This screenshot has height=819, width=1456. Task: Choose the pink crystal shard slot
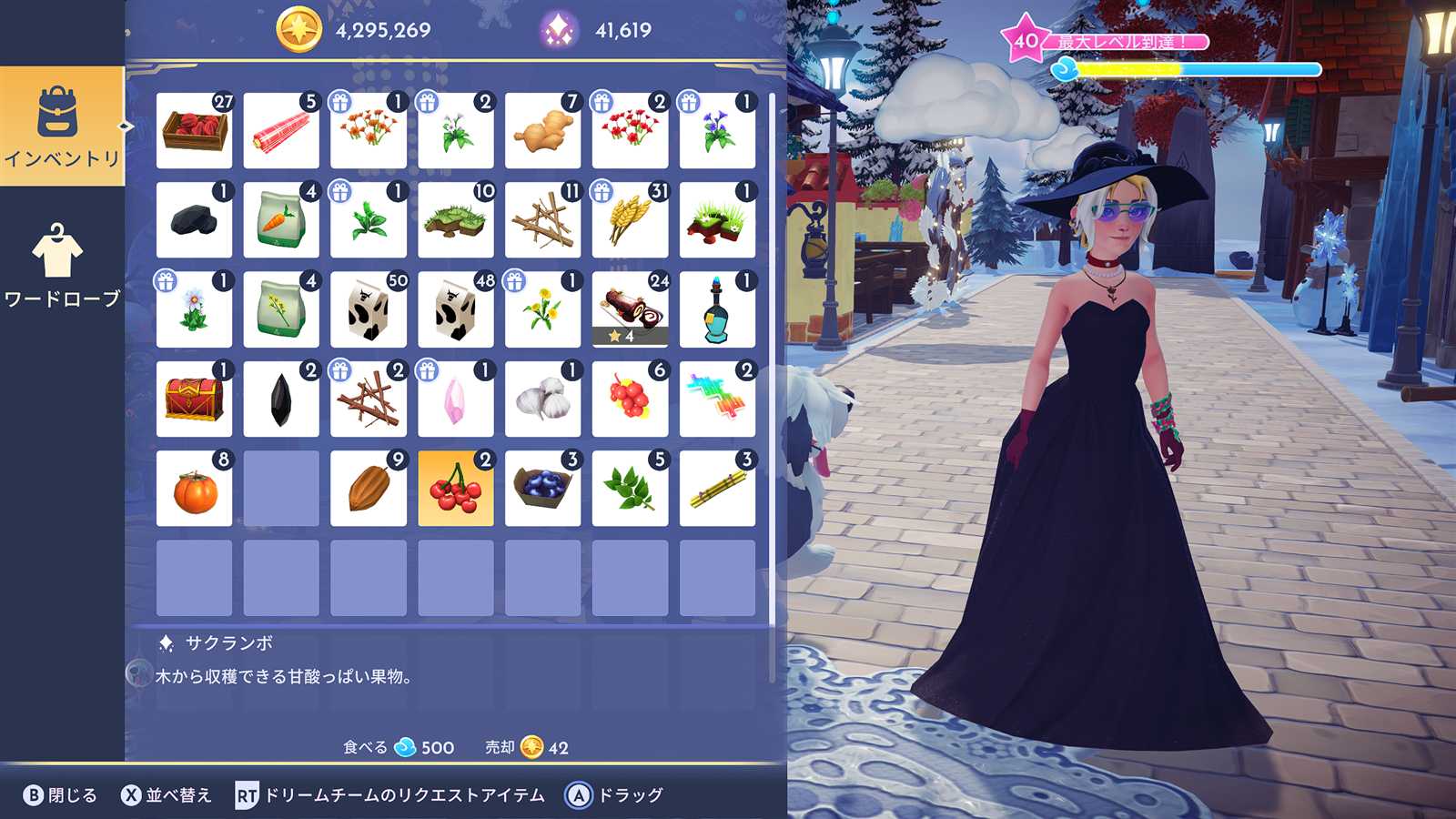click(x=455, y=399)
